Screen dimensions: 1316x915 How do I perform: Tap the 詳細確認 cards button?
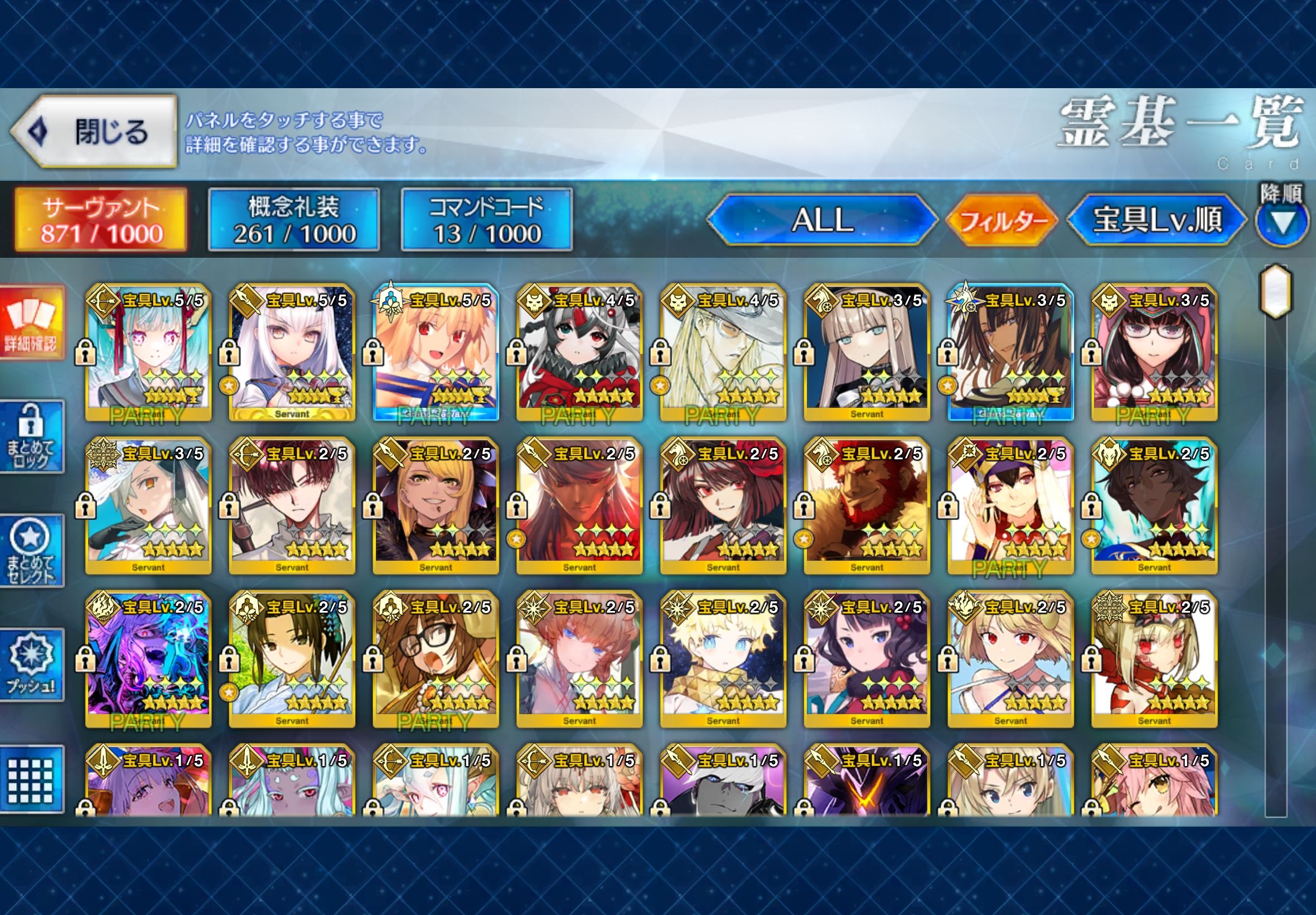(32, 323)
